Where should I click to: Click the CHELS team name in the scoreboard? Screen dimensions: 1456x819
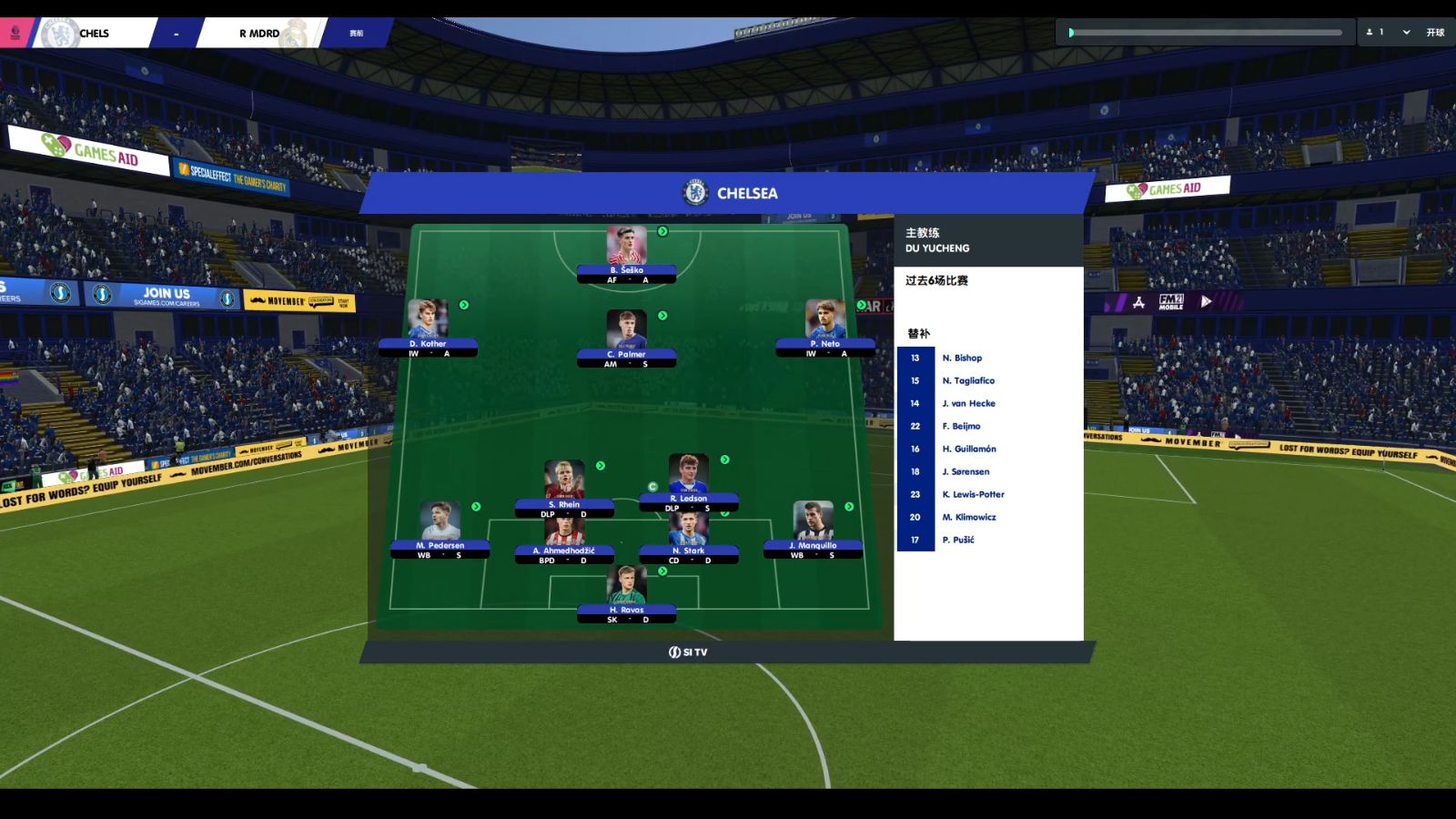coord(94,34)
